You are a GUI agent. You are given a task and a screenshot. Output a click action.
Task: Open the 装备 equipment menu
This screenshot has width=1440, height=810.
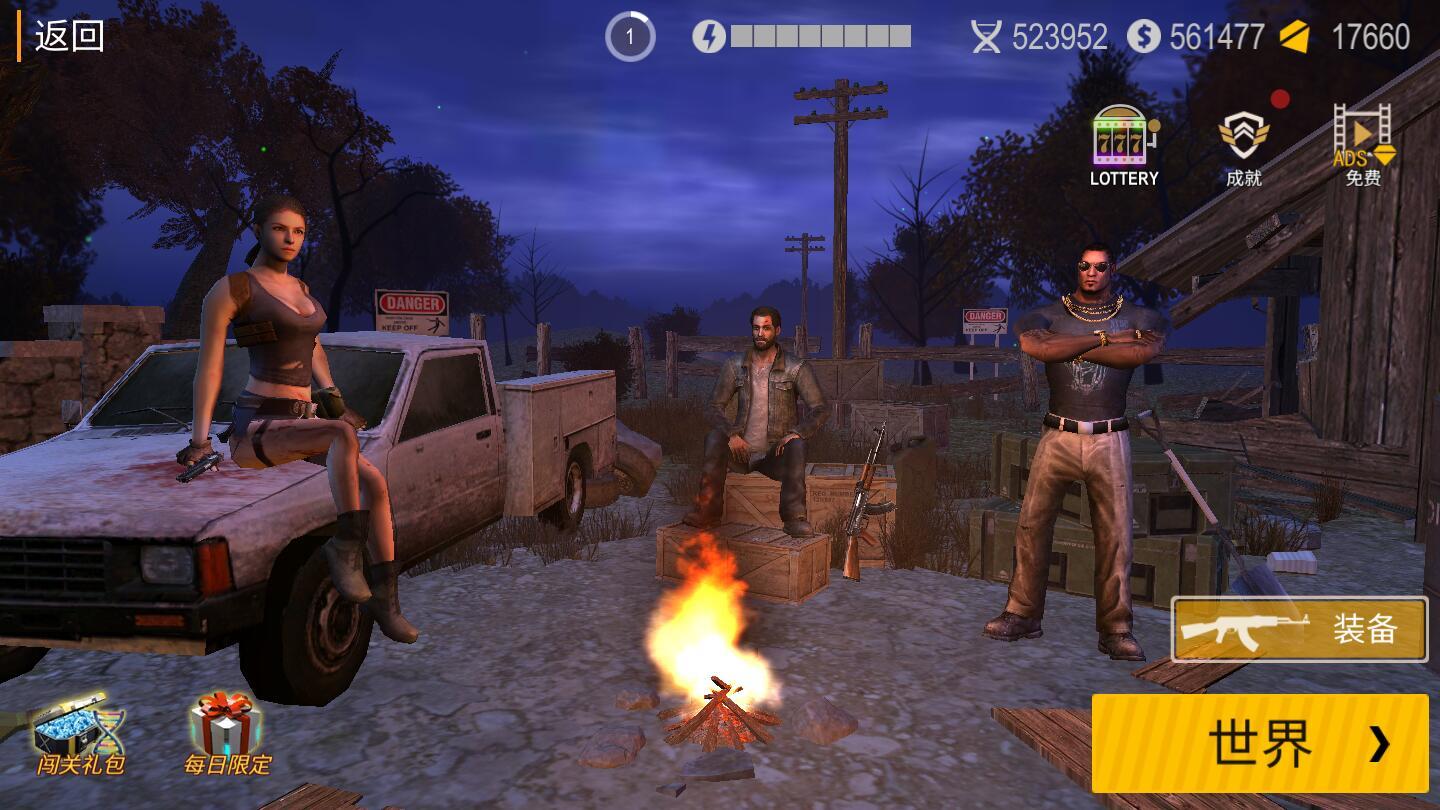pos(1299,630)
